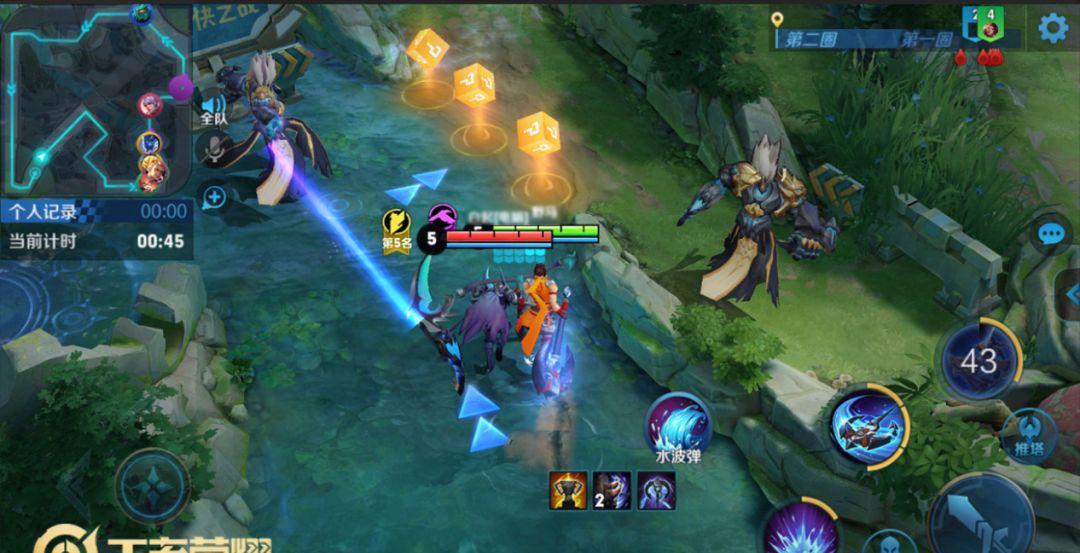Viewport: 1080px width, 553px height.
Task: Open the quick message plus bubble
Action: [x=215, y=196]
